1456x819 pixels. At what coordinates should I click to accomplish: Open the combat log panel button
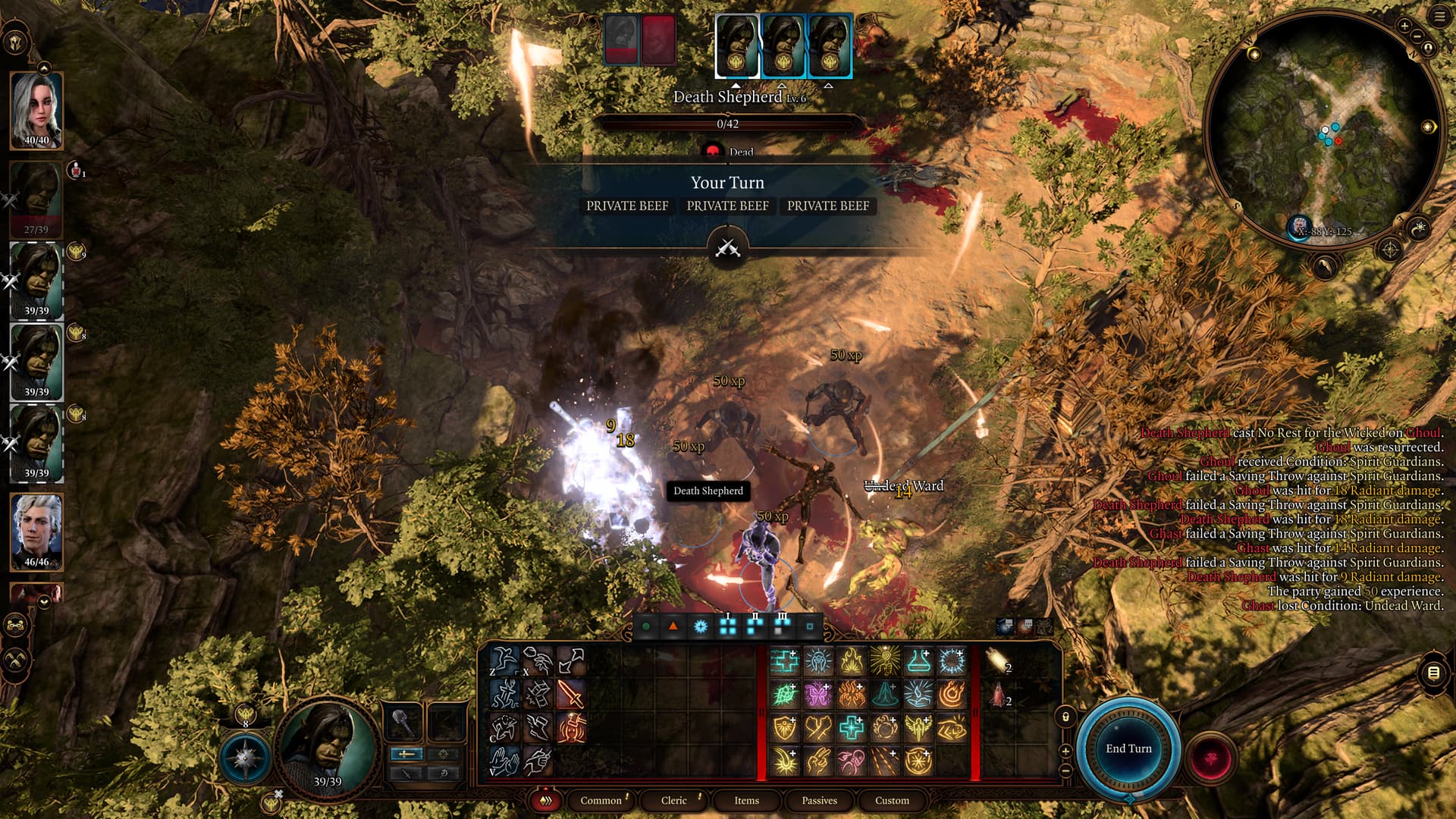click(1432, 673)
